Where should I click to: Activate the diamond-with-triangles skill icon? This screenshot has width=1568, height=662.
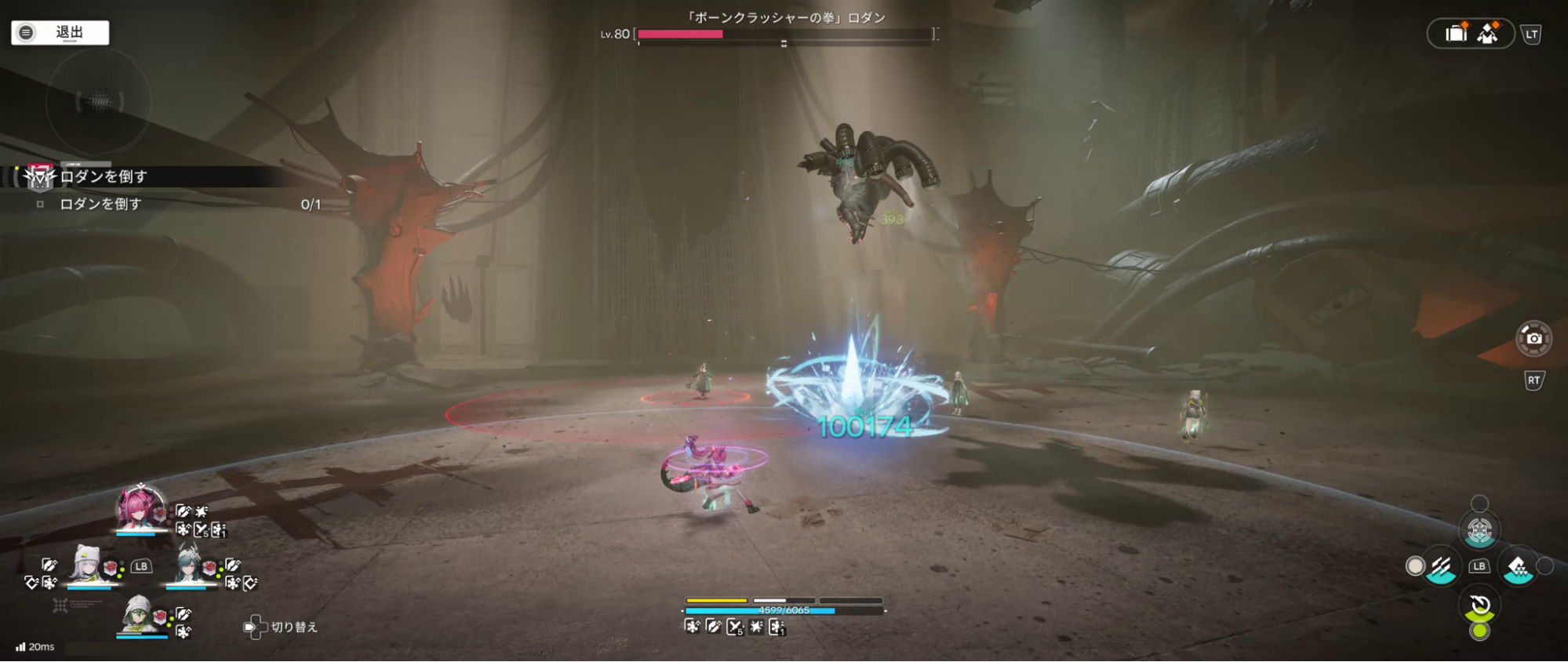[1518, 566]
